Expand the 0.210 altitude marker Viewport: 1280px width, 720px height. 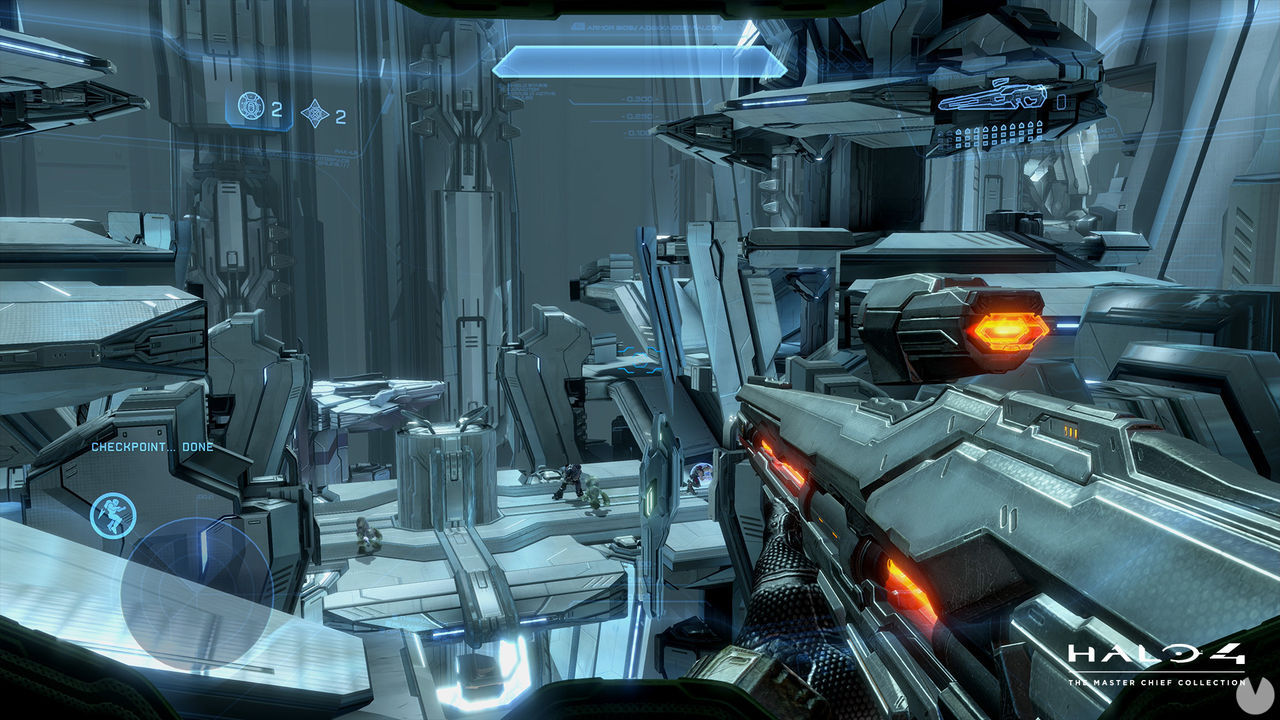click(637, 116)
